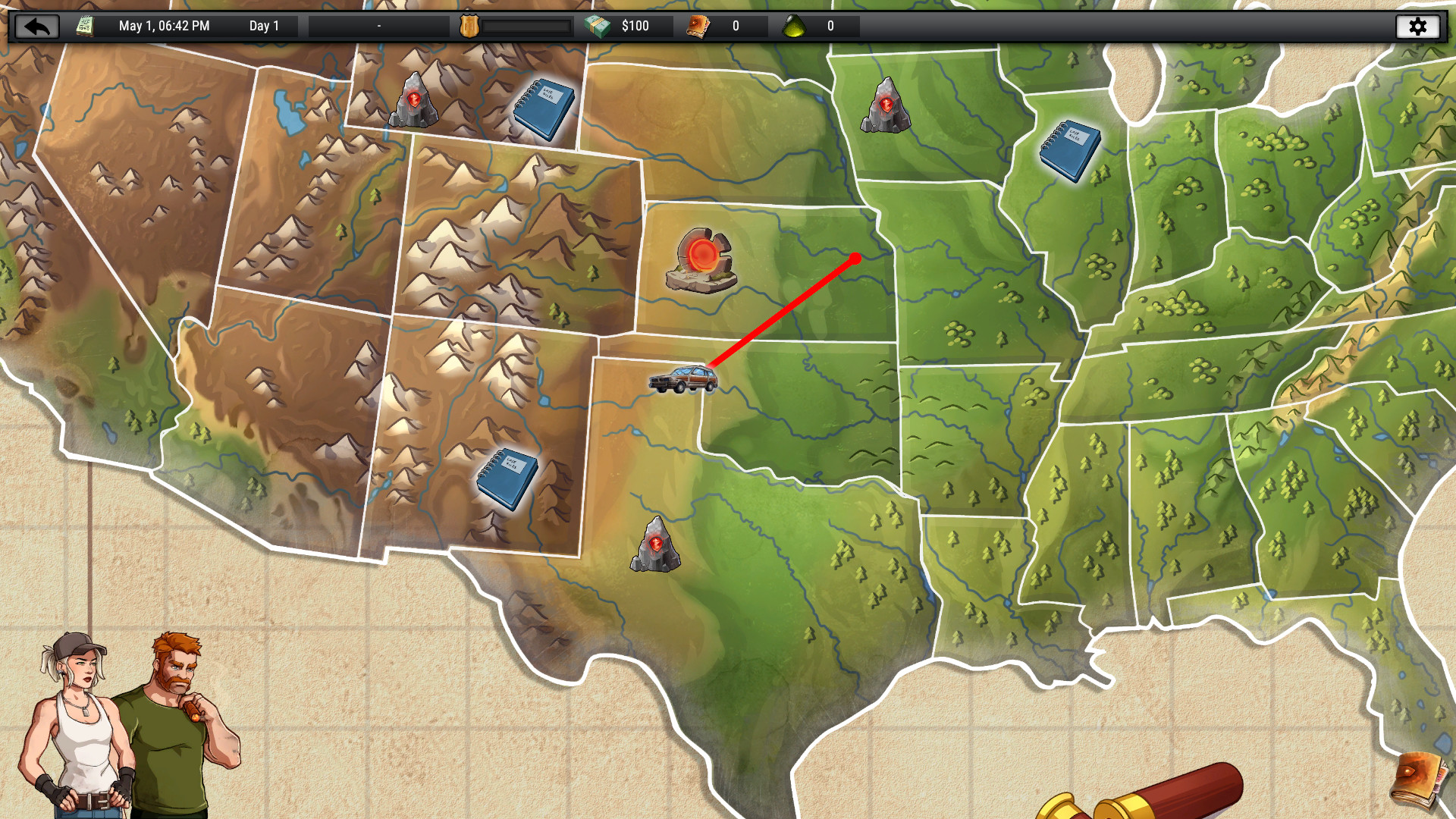The image size is (1456, 819).
Task: Select the green gem resource counter icon
Action: tap(795, 26)
